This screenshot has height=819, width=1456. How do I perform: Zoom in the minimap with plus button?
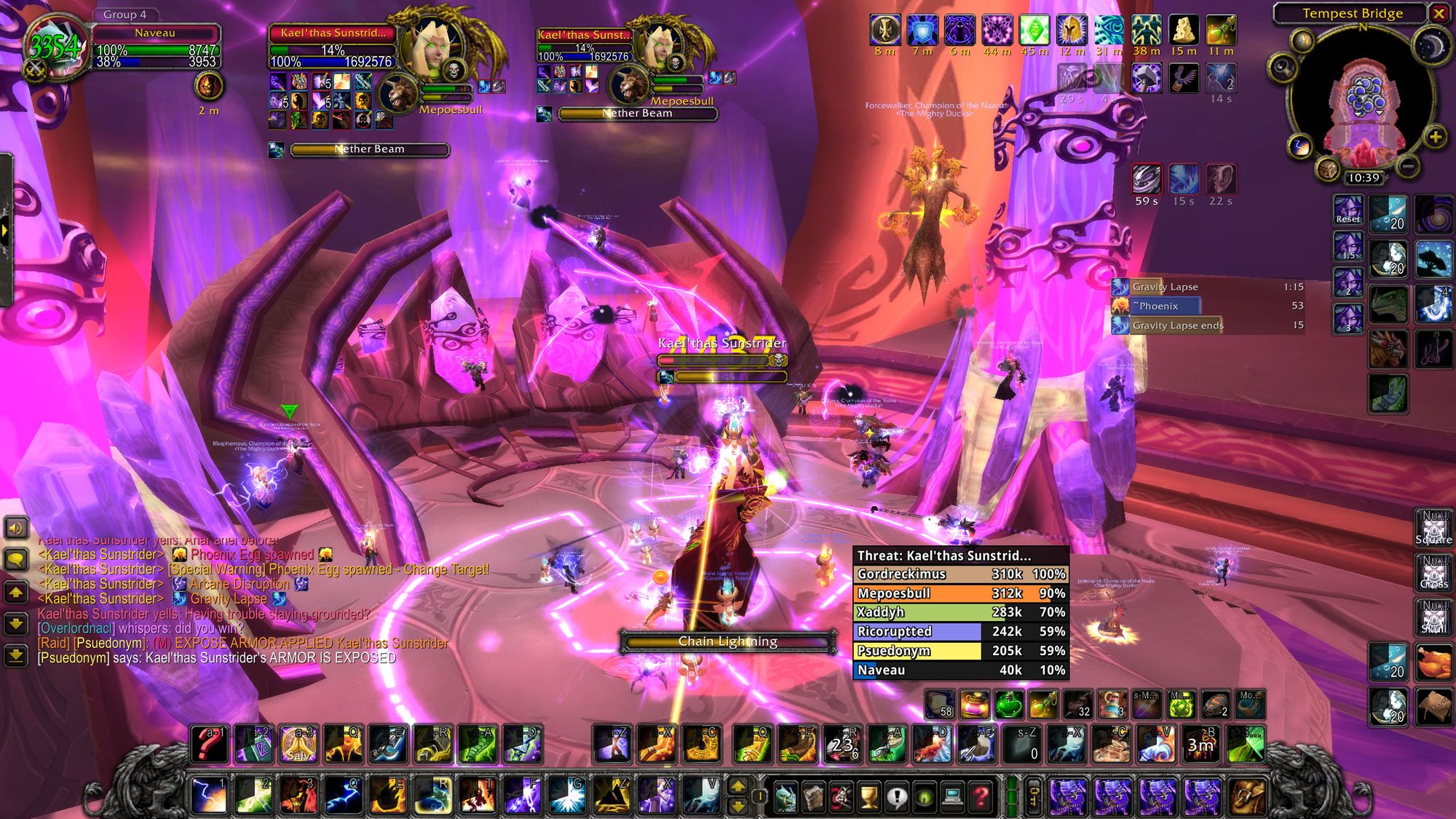[1435, 137]
